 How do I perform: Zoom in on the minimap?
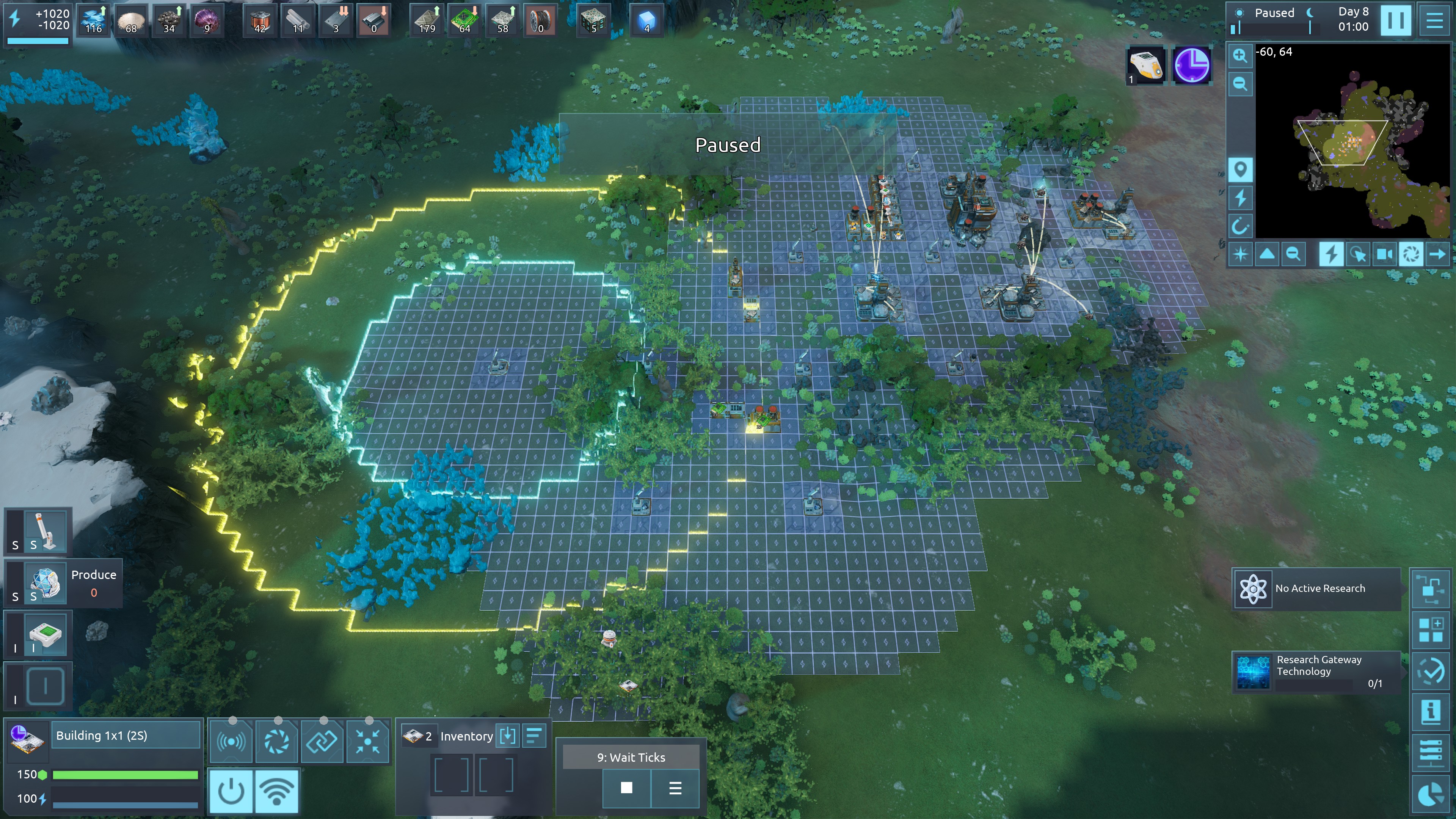point(1240,55)
